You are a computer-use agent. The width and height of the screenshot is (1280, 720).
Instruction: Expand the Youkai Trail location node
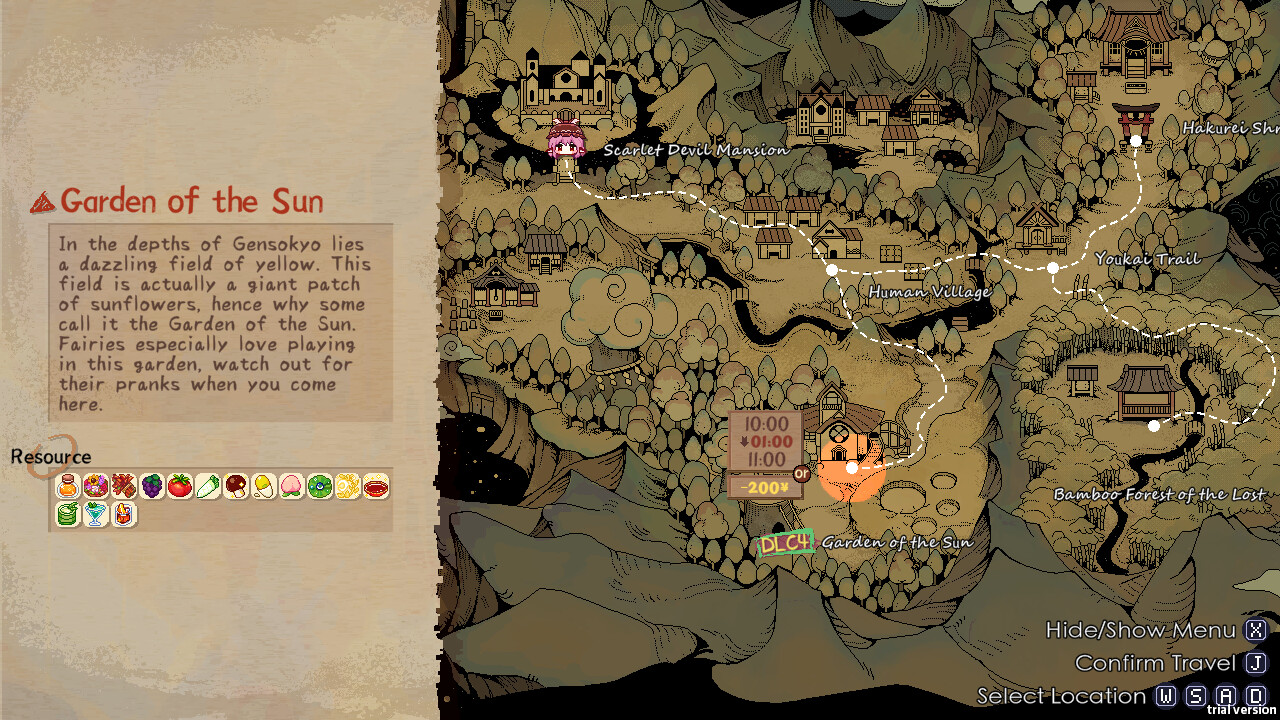click(1053, 267)
